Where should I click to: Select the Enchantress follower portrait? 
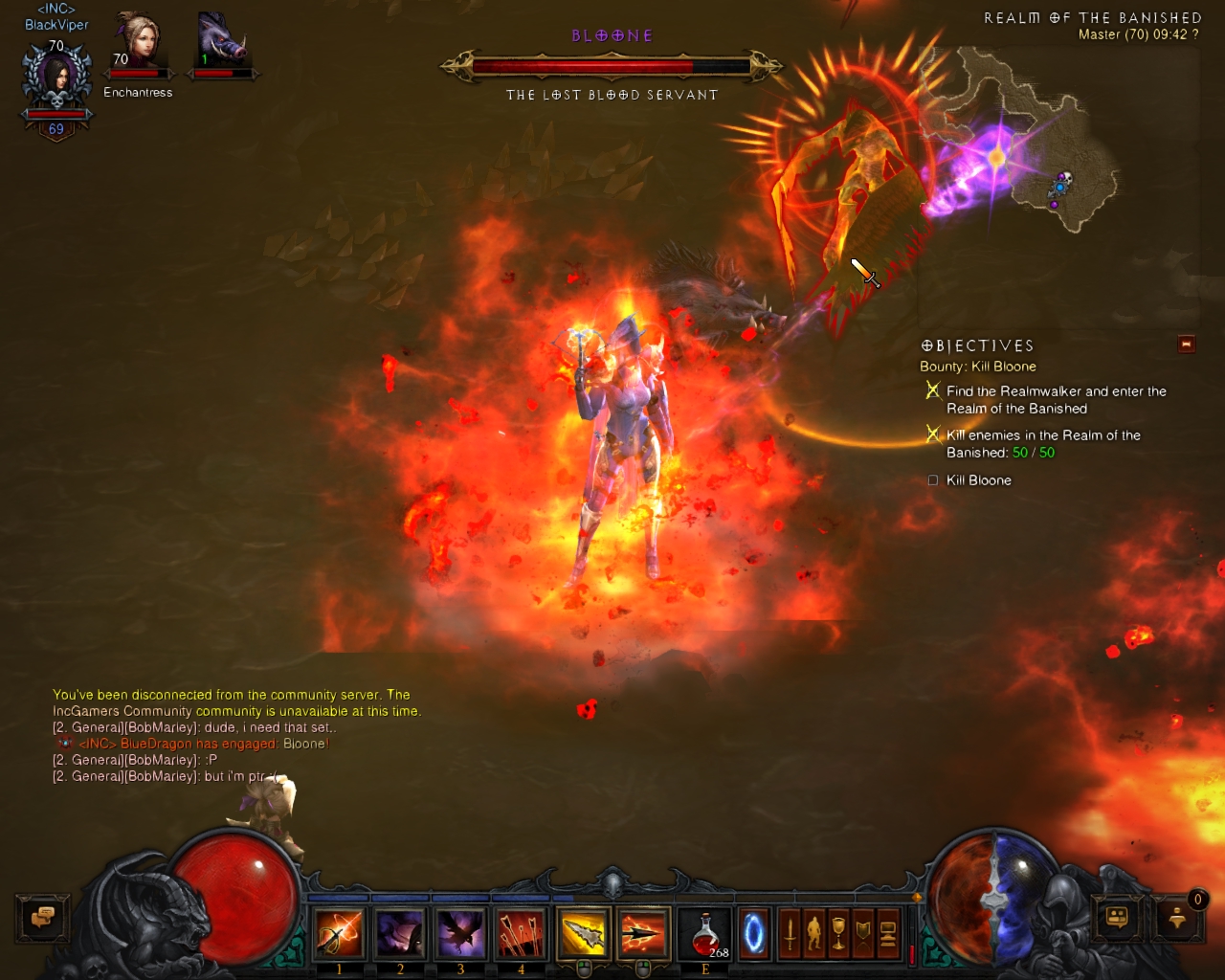pos(139,45)
